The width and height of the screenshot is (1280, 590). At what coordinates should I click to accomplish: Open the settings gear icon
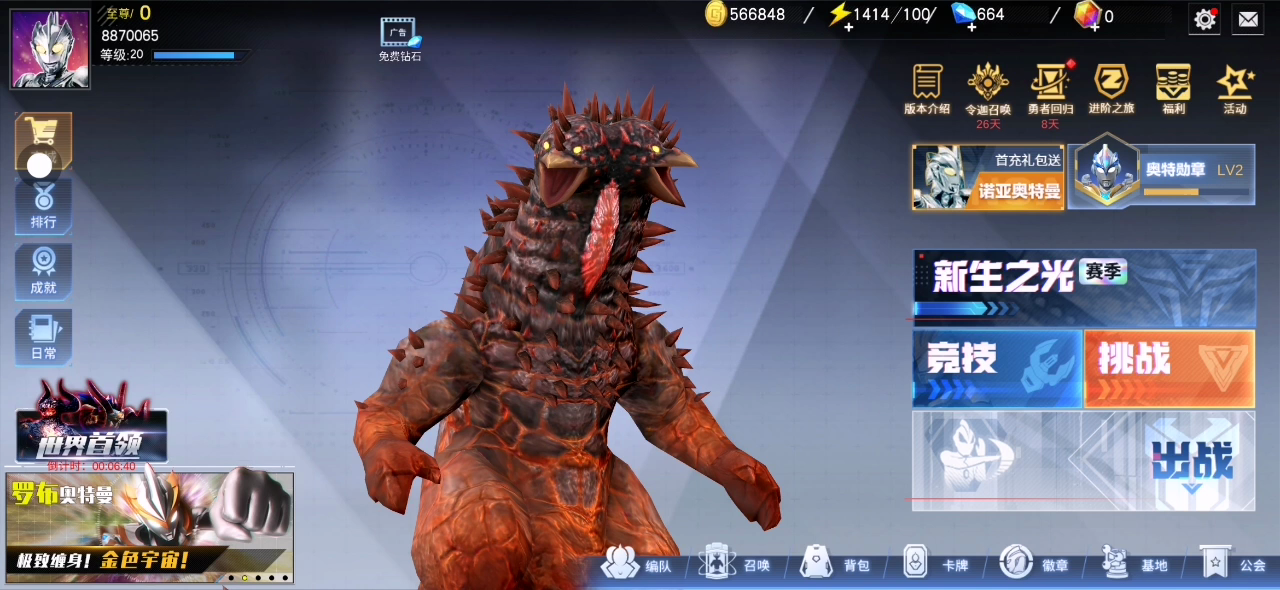click(1205, 18)
